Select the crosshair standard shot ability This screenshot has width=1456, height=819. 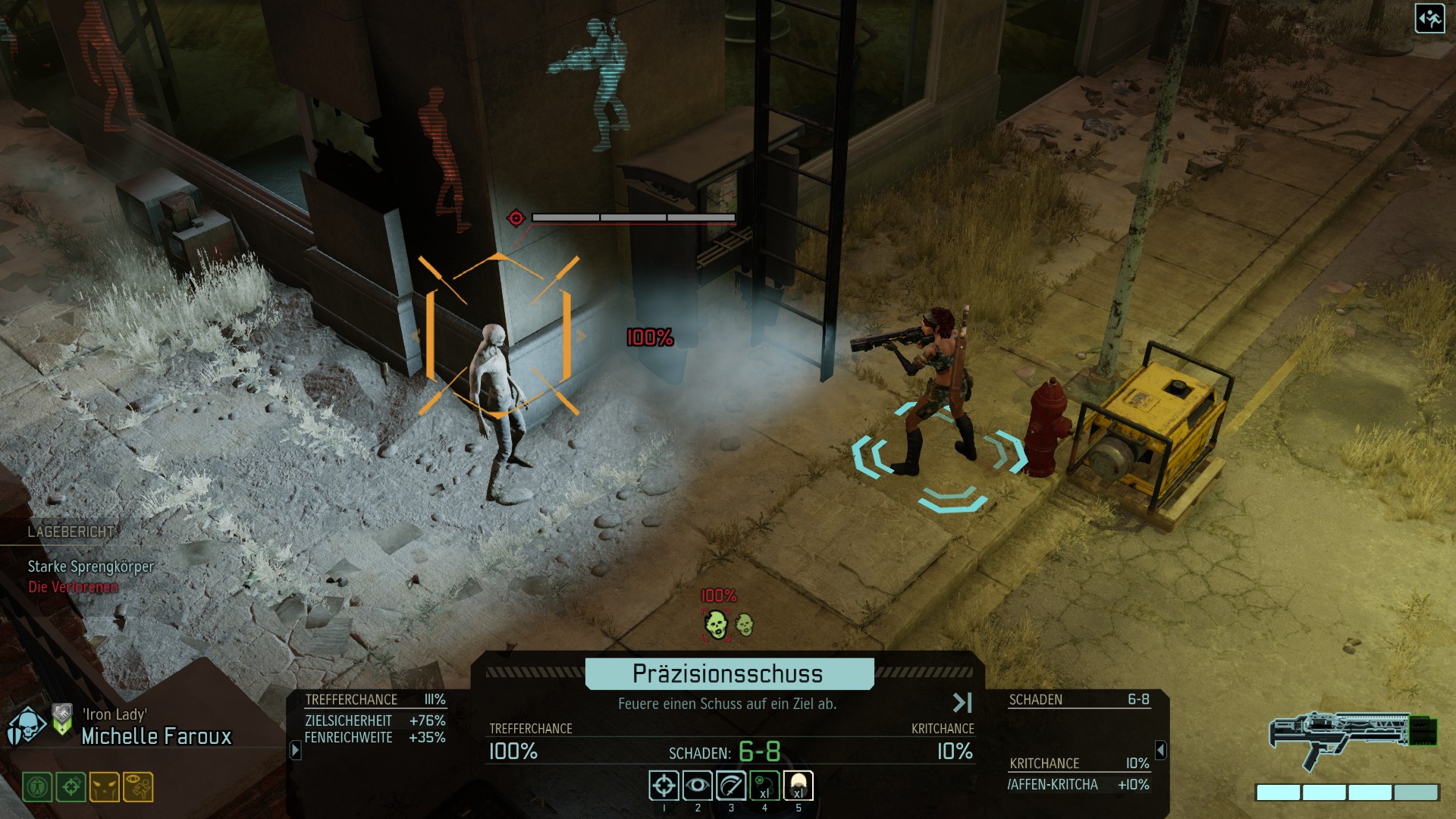(x=664, y=786)
